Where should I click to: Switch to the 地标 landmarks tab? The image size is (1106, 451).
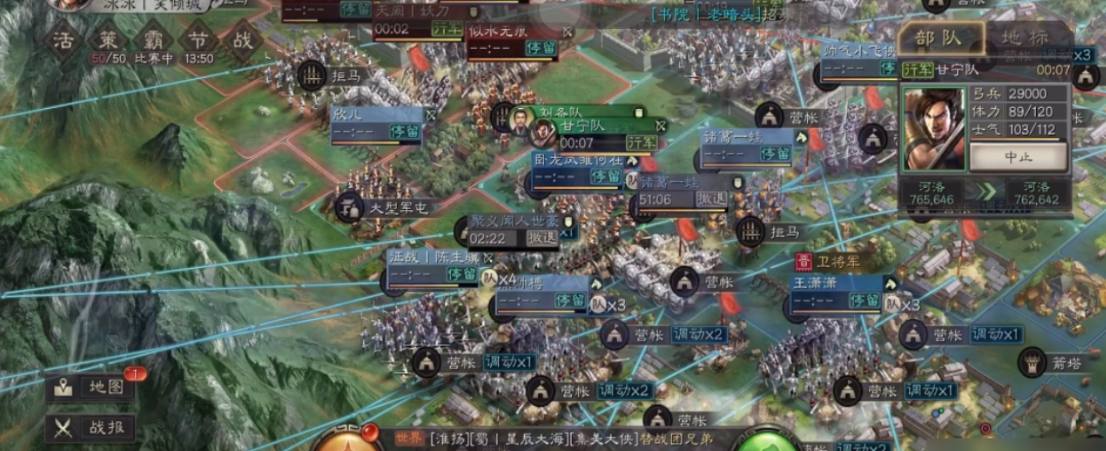pyautogui.click(x=1026, y=38)
